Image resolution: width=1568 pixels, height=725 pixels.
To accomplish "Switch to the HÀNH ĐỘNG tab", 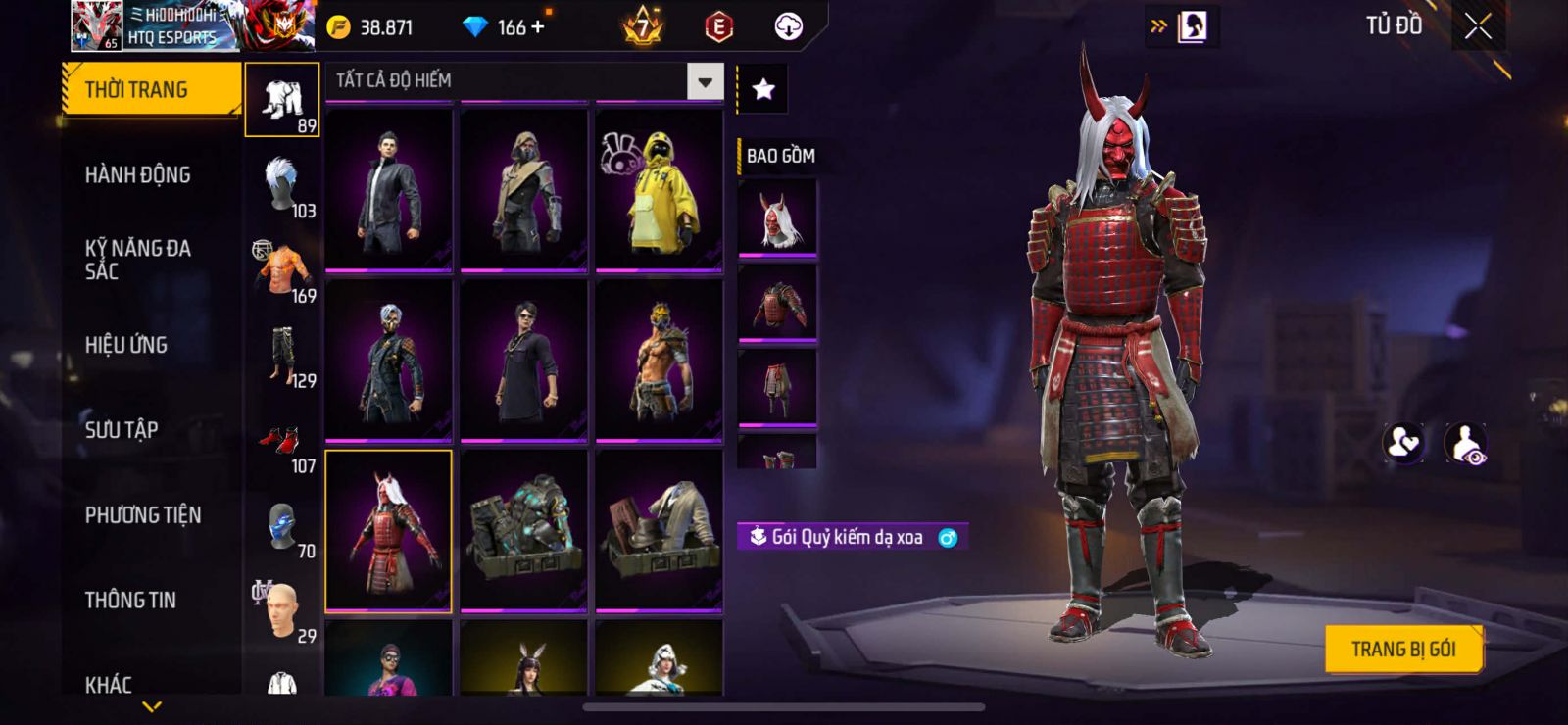I will [x=138, y=175].
